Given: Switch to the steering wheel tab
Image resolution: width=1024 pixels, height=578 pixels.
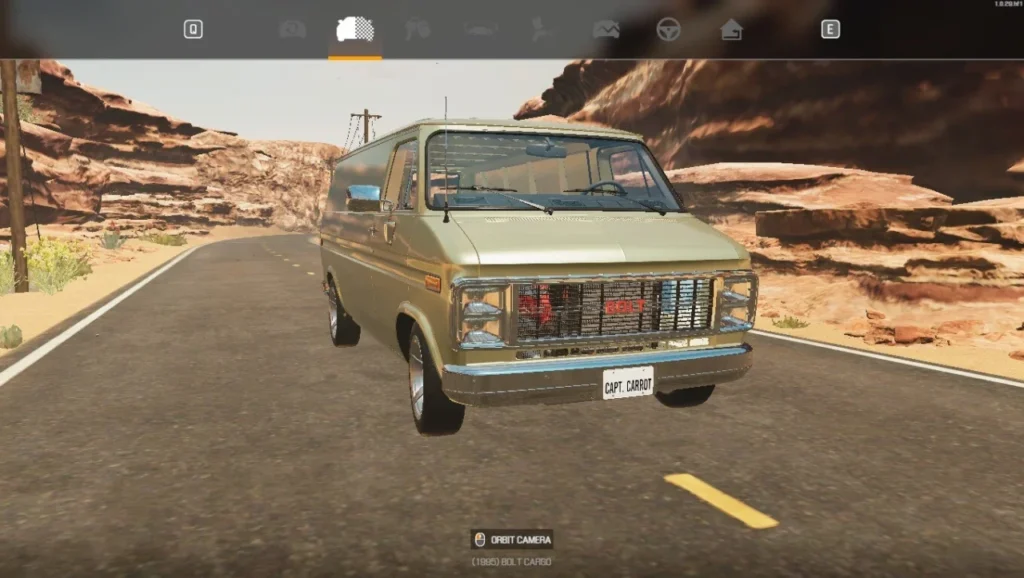Looking at the screenshot, I should (x=668, y=30).
